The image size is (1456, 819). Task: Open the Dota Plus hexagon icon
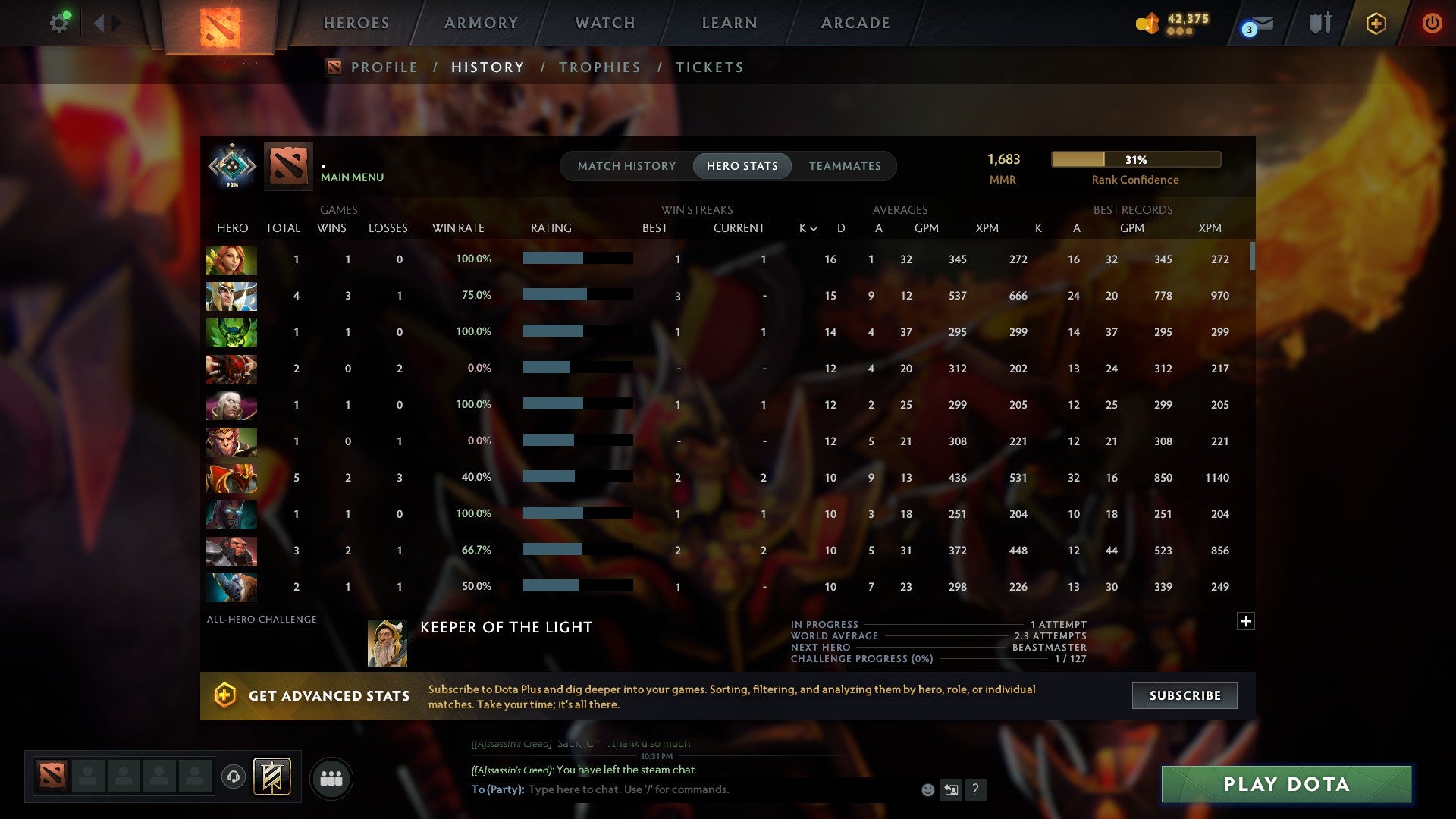tap(1375, 23)
